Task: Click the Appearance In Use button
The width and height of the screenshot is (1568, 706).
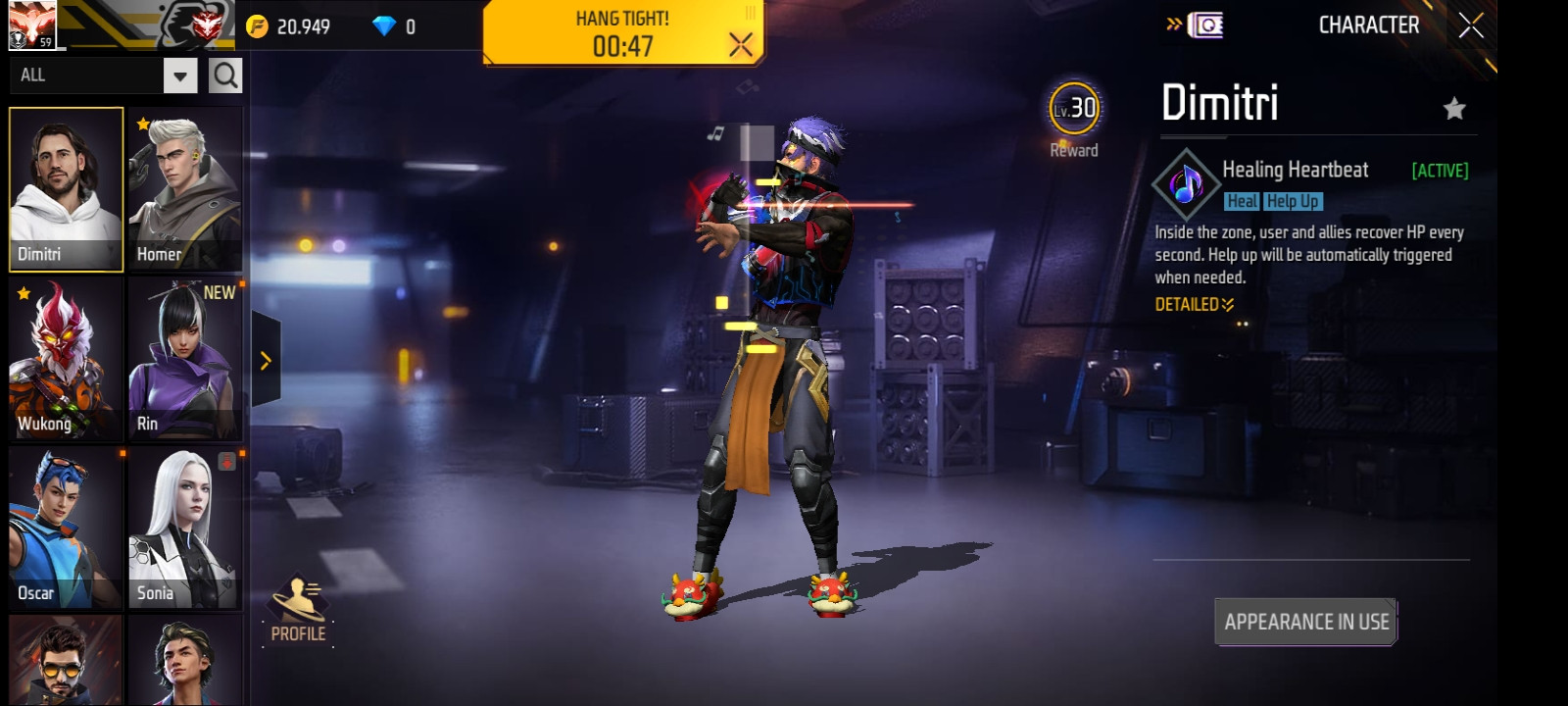Action: point(1305,622)
